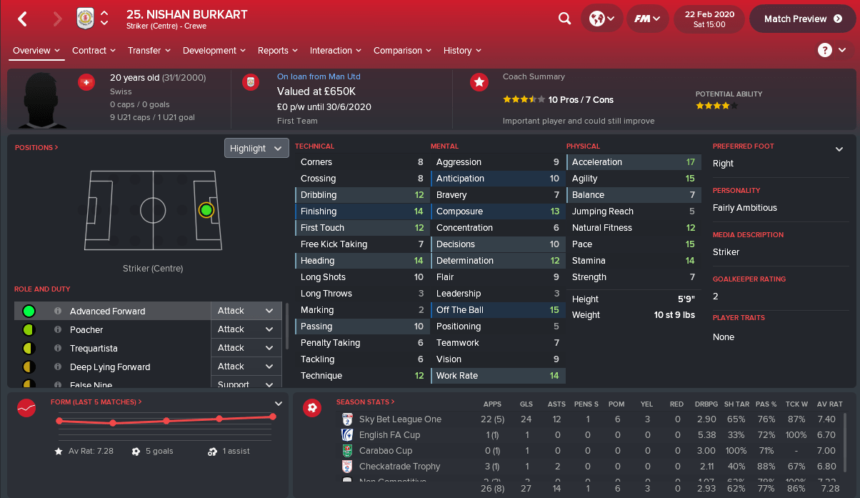Select the Poacher role row

click(x=107, y=329)
